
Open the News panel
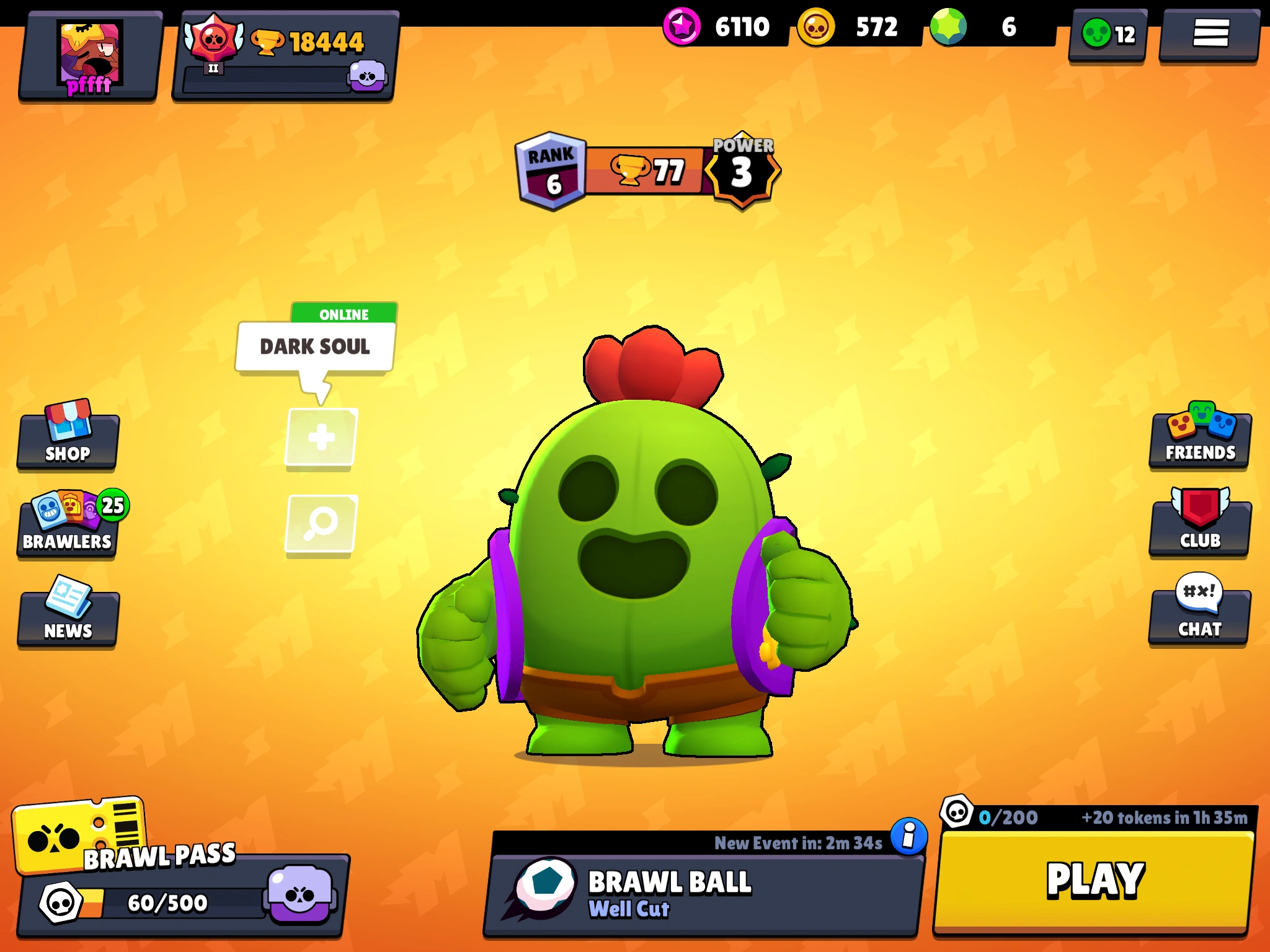(x=67, y=617)
